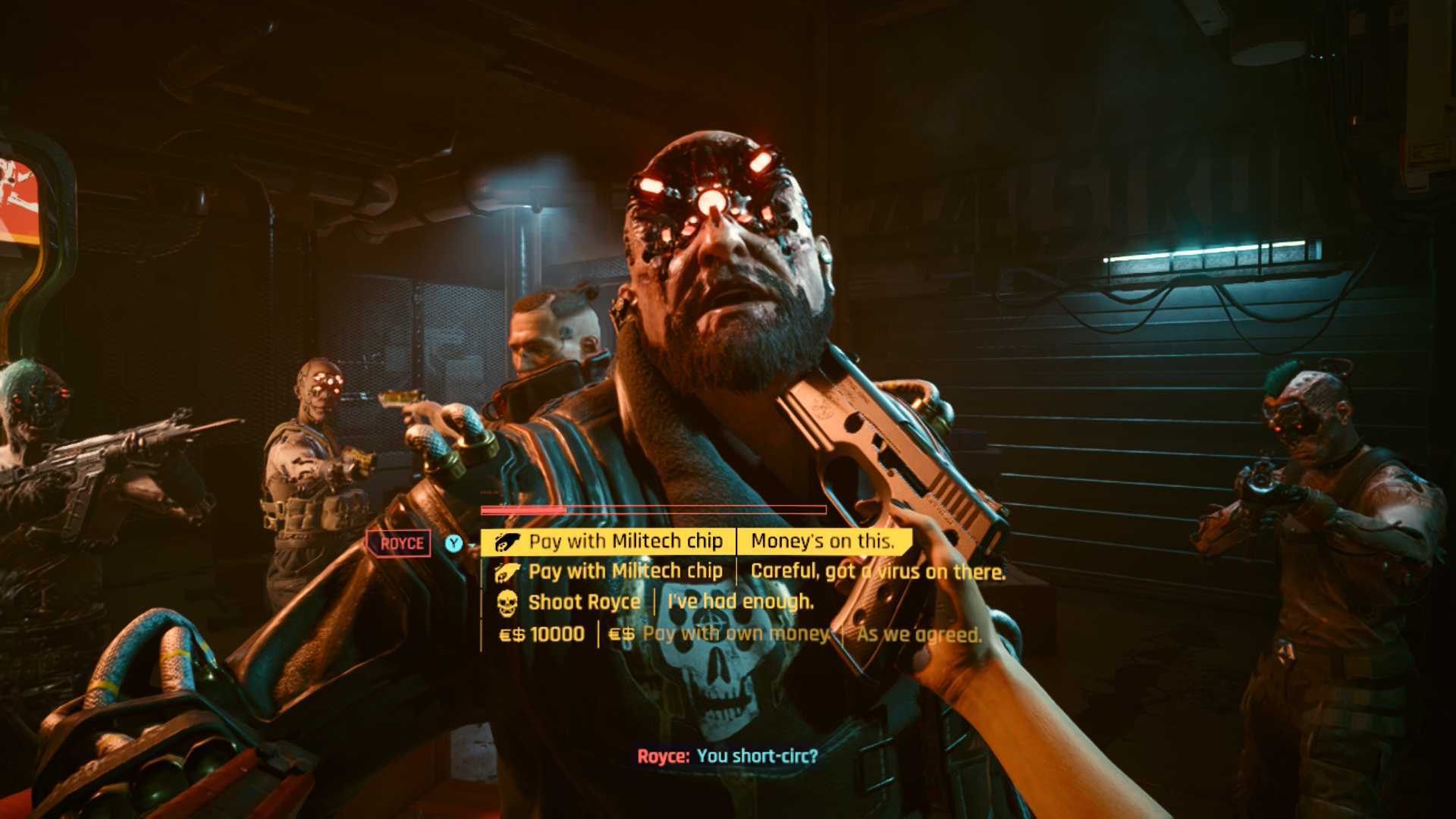Select "Careful, got a virus on there" reply
Viewport: 1456px width, 819px height.
[x=749, y=572]
